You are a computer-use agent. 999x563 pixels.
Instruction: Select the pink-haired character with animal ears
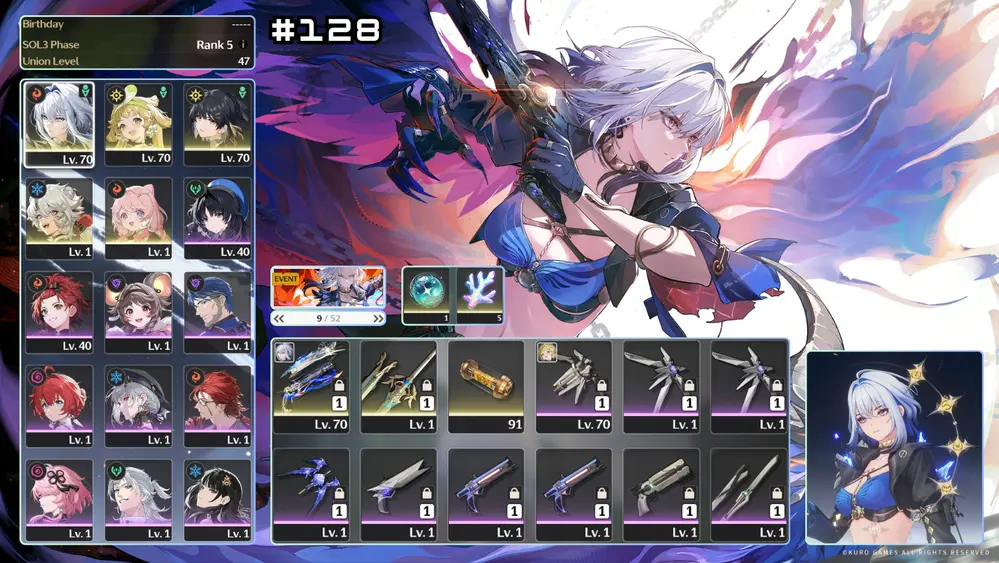139,218
